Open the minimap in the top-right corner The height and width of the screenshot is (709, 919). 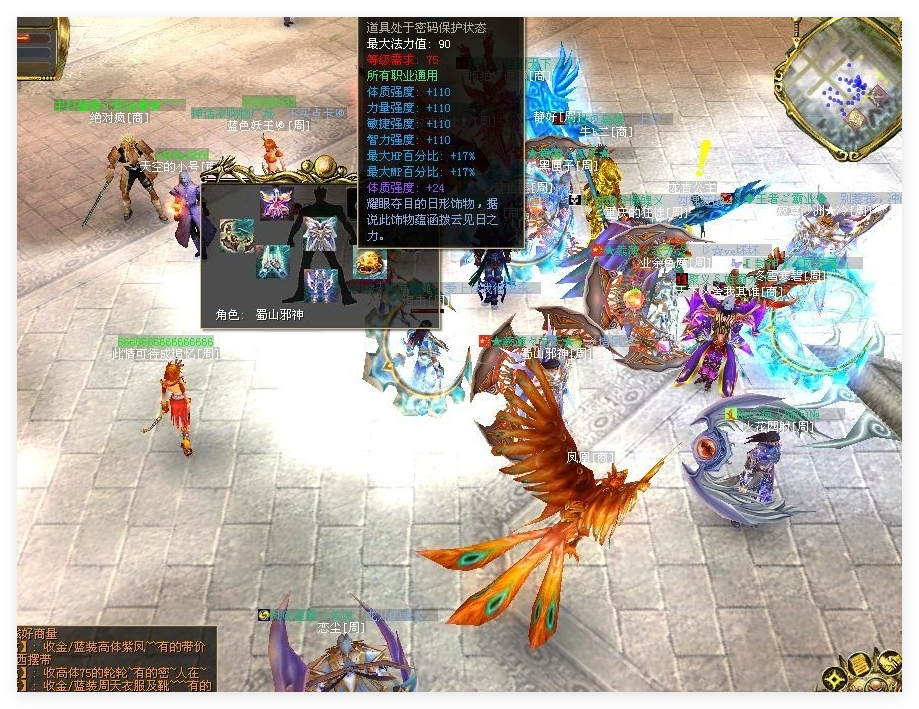[x=843, y=78]
